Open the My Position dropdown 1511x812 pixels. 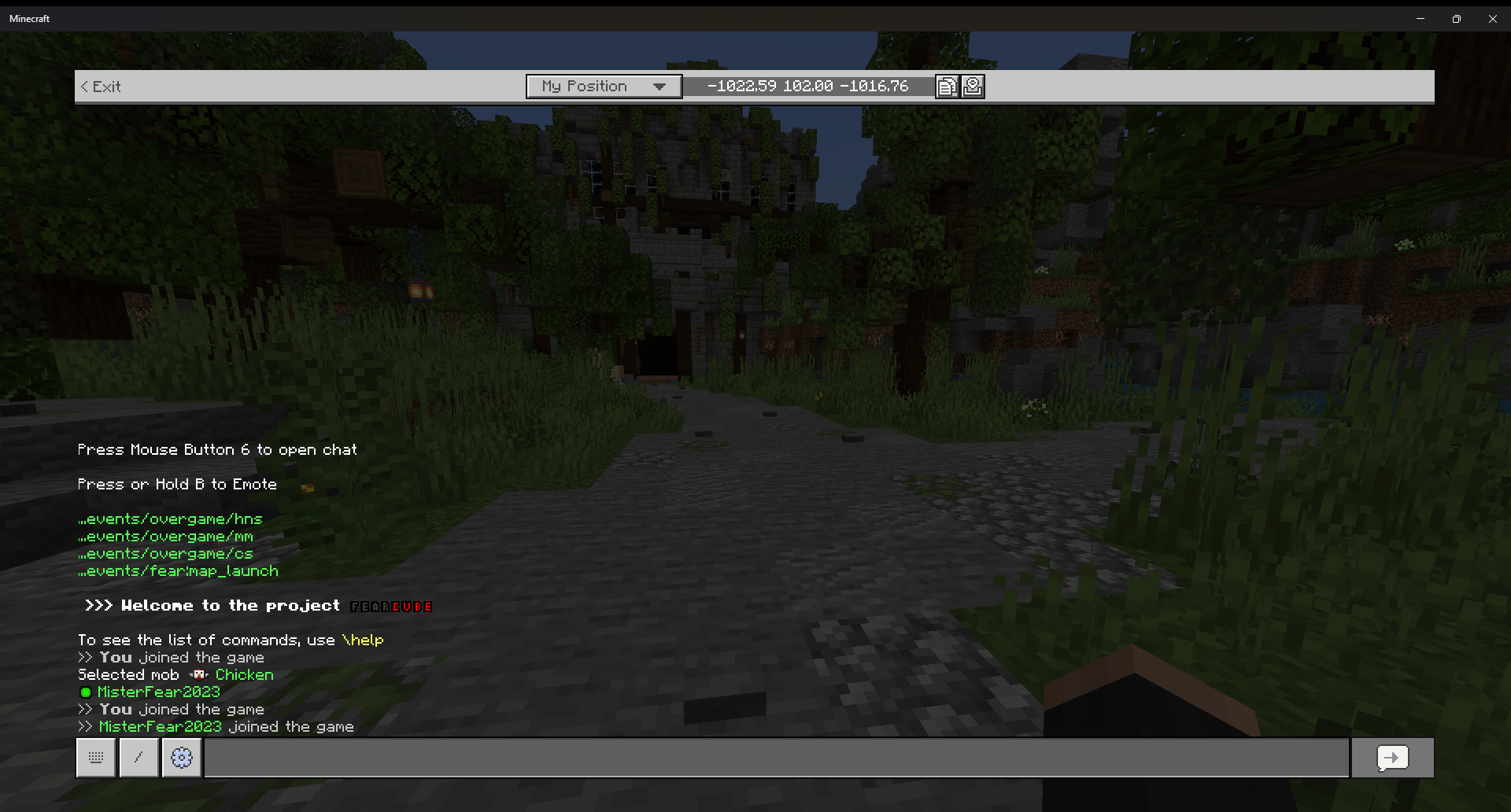click(x=604, y=86)
